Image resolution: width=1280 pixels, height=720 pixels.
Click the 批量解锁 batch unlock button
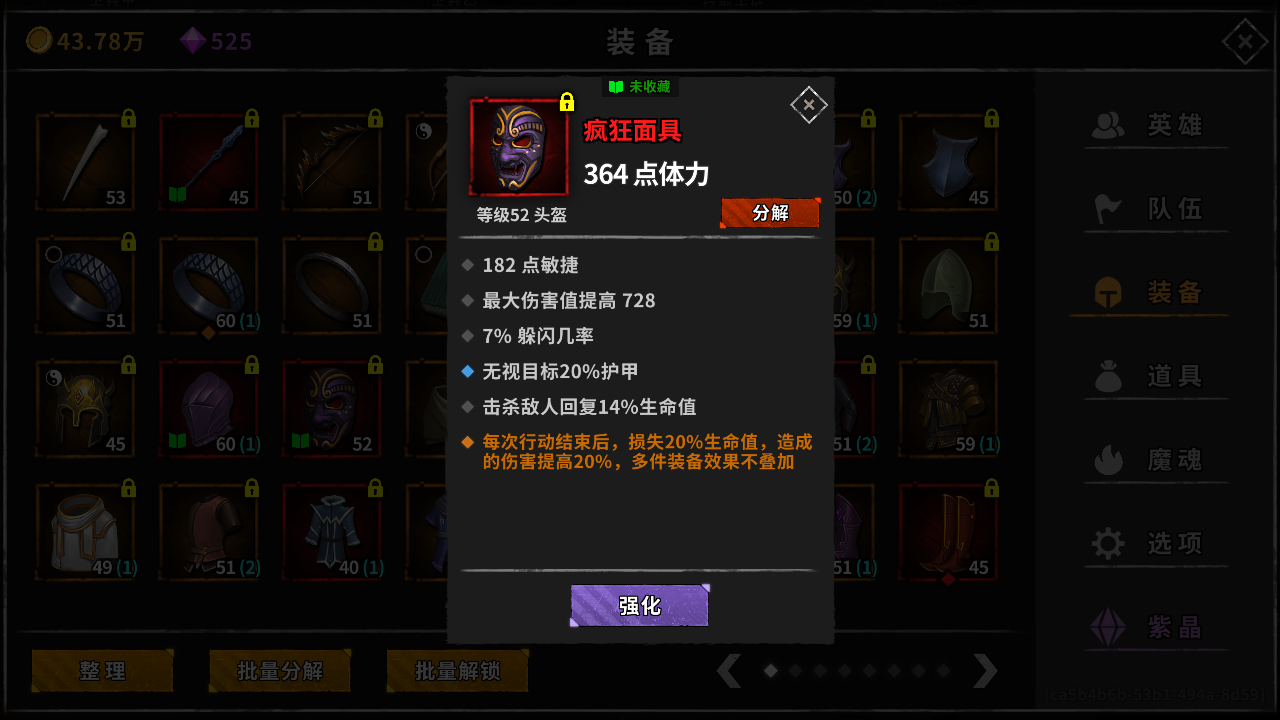click(457, 671)
